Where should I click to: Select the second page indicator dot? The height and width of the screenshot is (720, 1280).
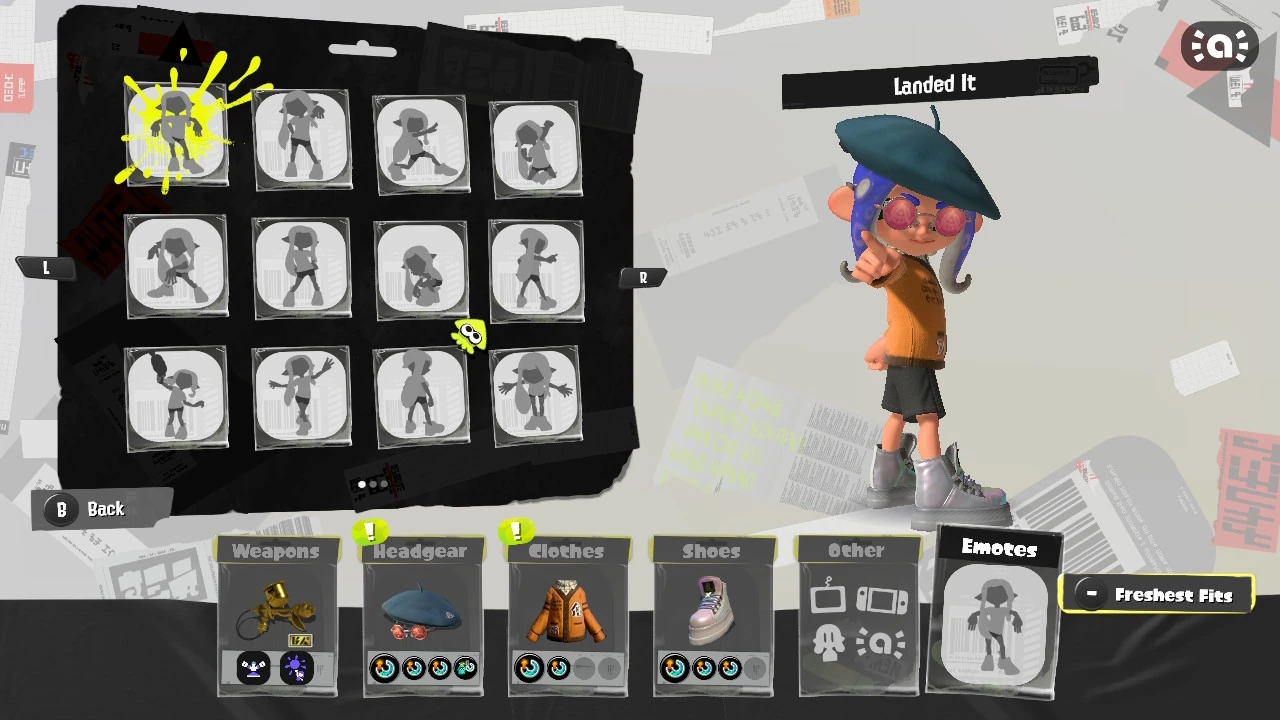click(373, 485)
